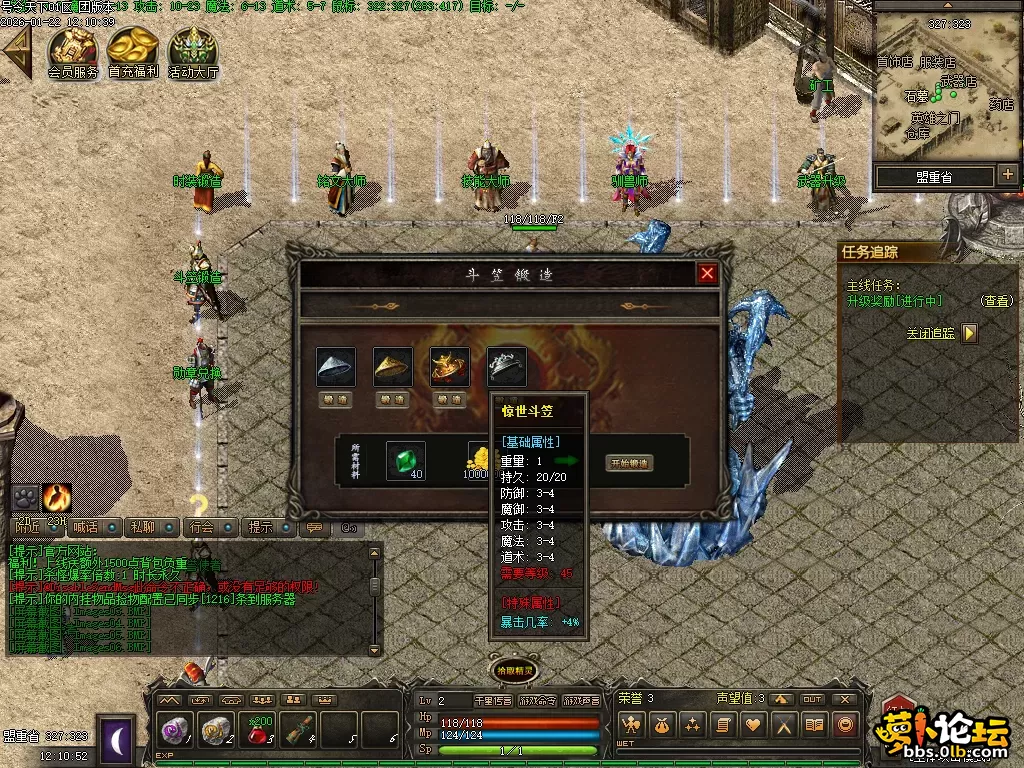Select the silver-gray bamboo hat icon
This screenshot has width=1024, height=768.
coord(336,367)
